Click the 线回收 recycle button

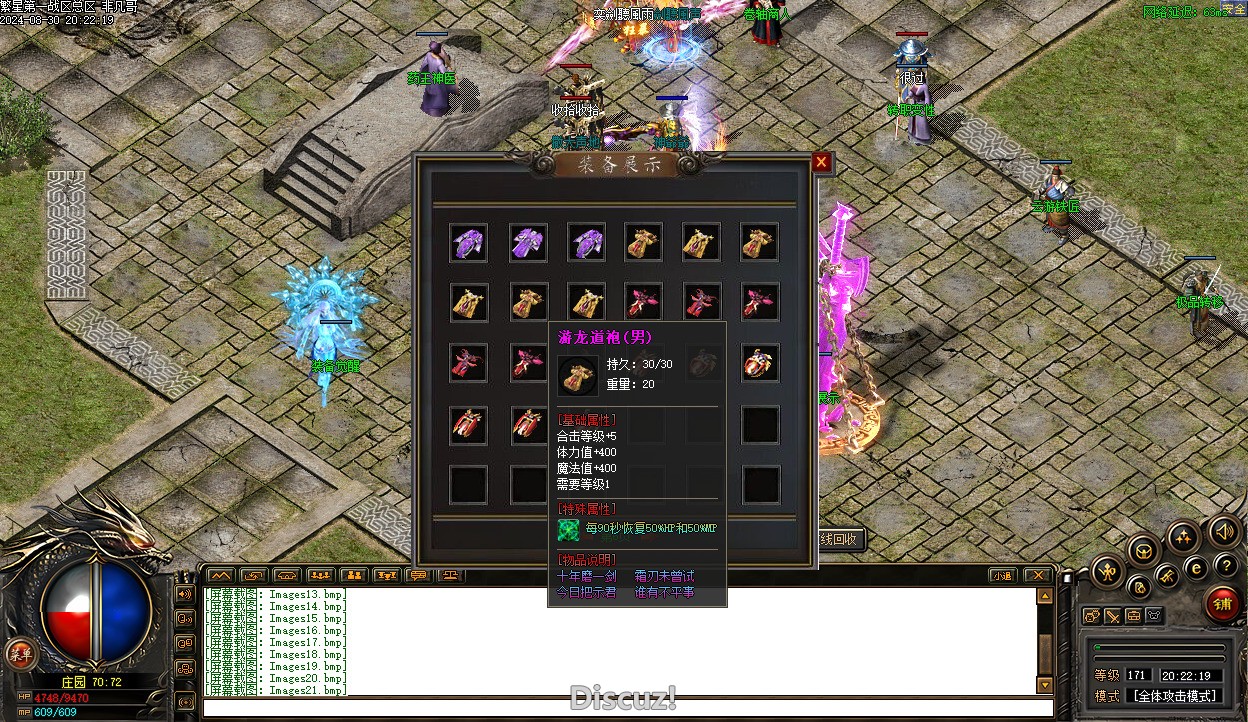[840, 539]
